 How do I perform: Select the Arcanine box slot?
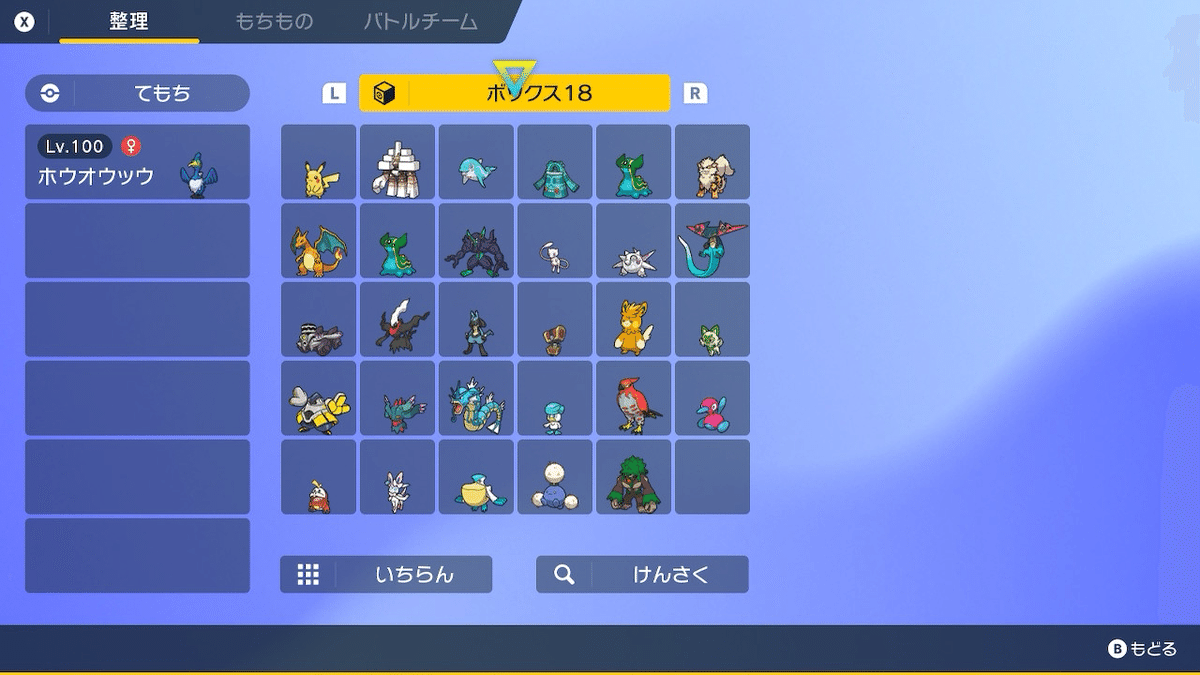click(x=712, y=162)
